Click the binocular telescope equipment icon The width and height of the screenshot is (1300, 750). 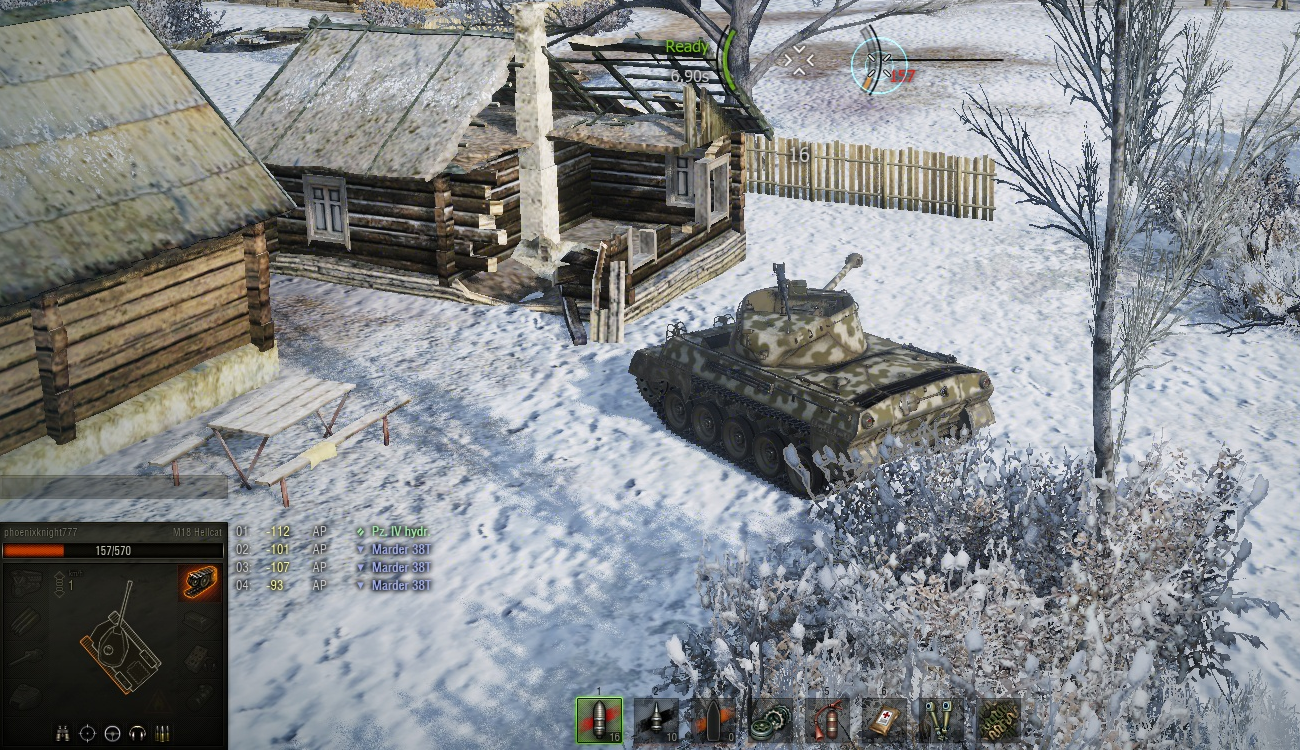(x=942, y=719)
